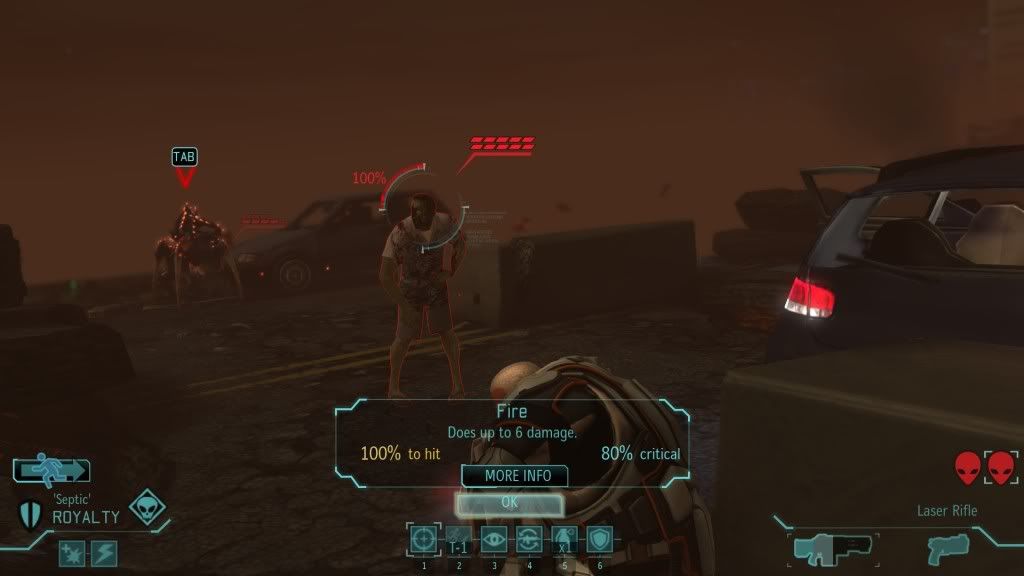Choose the Overwatch eye ability
This screenshot has width=1024, height=576.
point(494,540)
